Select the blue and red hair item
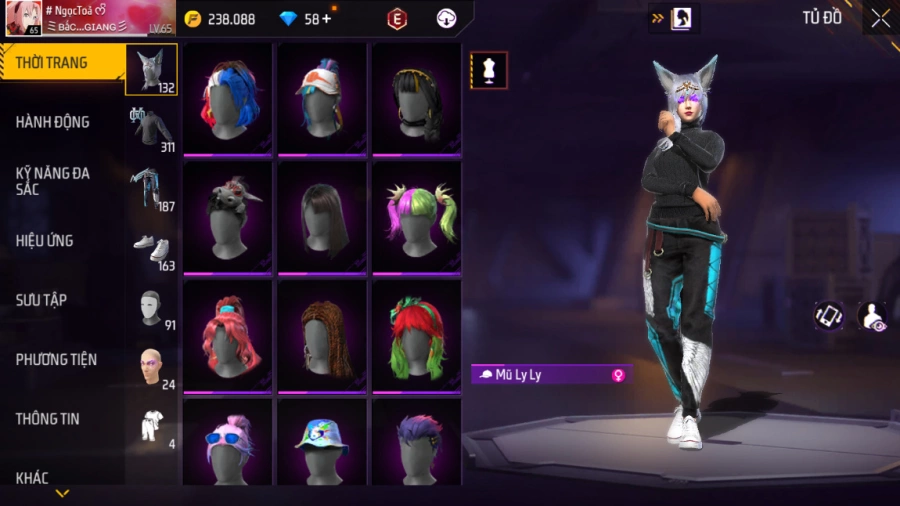 228,98
